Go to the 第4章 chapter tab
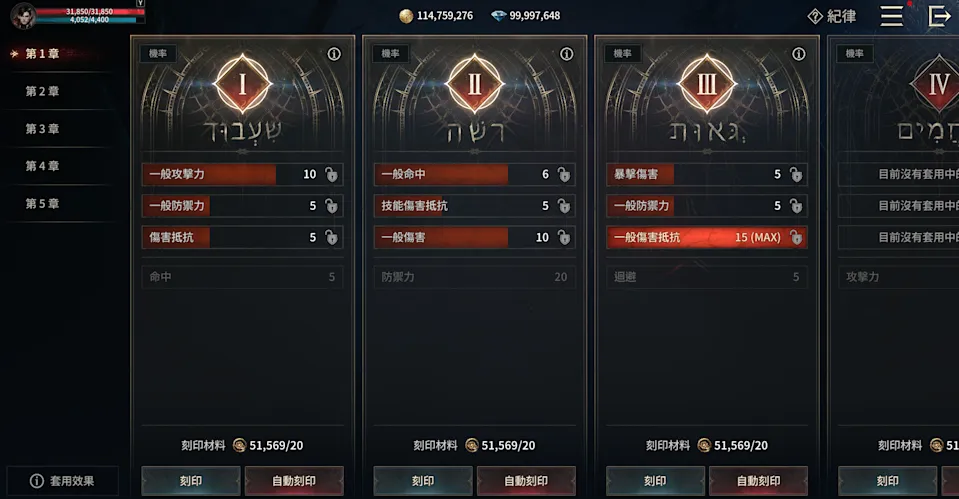The width and height of the screenshot is (959, 499). click(x=43, y=166)
